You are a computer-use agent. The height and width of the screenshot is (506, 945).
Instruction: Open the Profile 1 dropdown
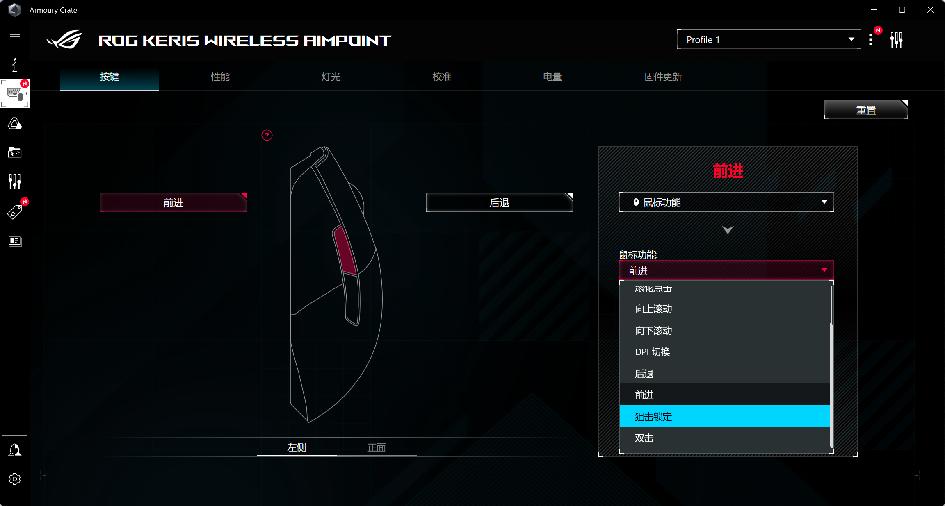(768, 40)
